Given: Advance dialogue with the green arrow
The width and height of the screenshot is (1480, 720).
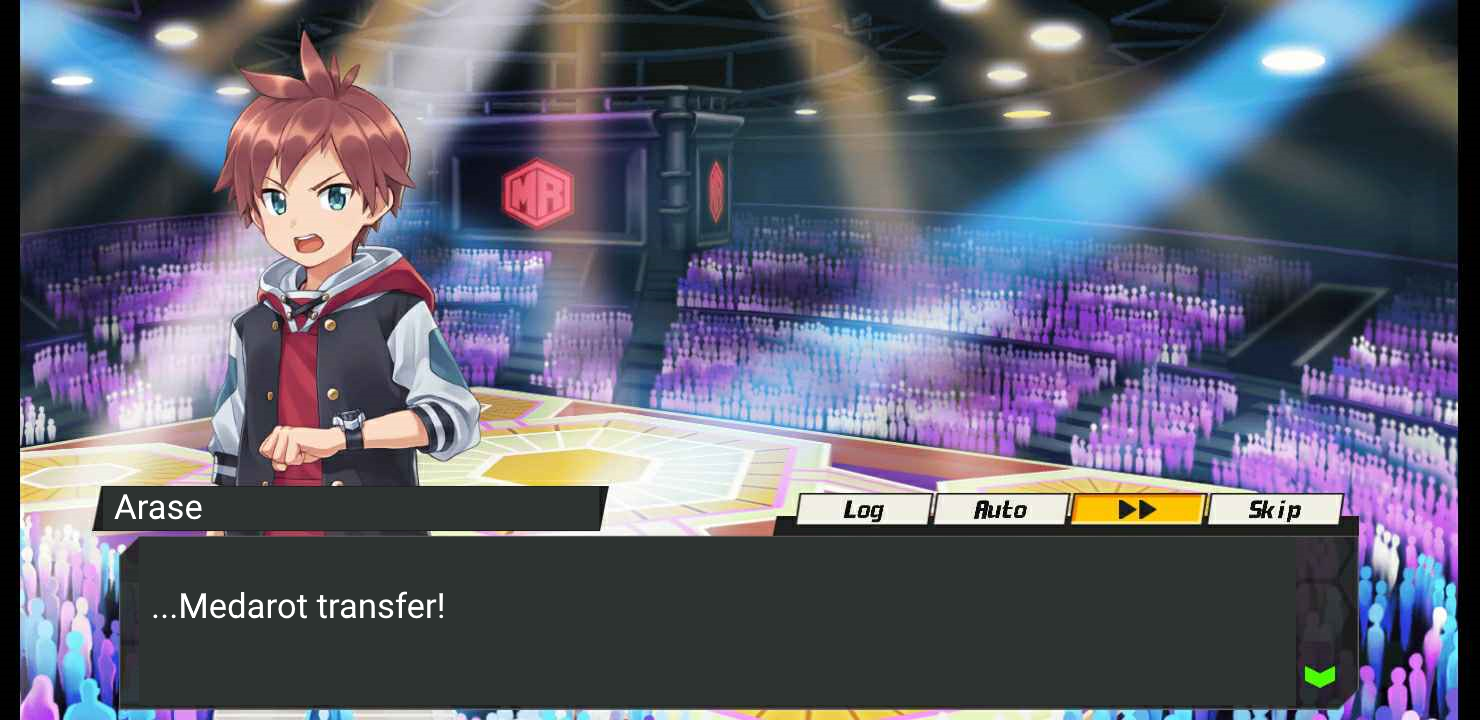Looking at the screenshot, I should coord(1320,677).
